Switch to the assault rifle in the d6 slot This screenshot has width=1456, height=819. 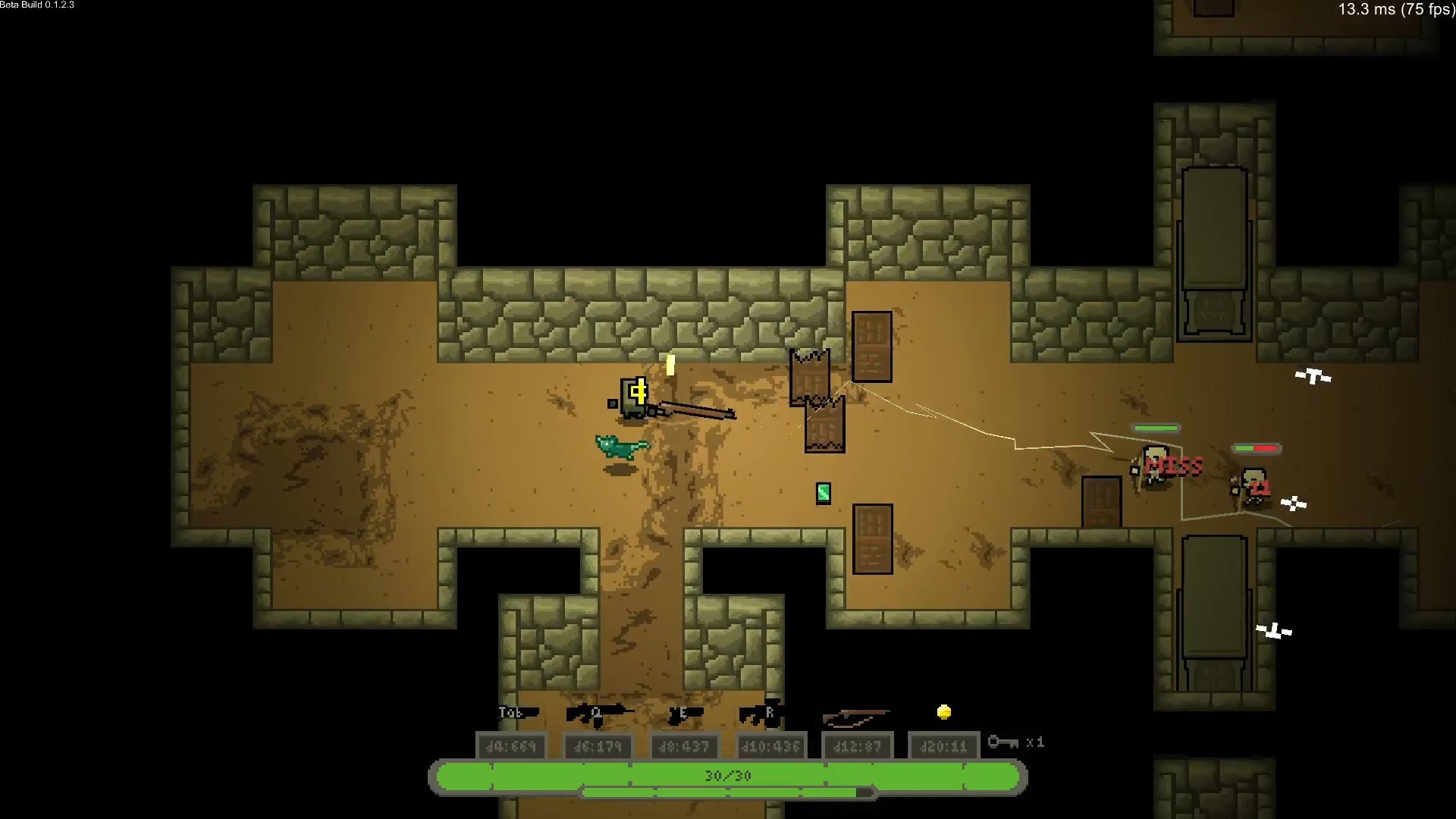point(598,713)
